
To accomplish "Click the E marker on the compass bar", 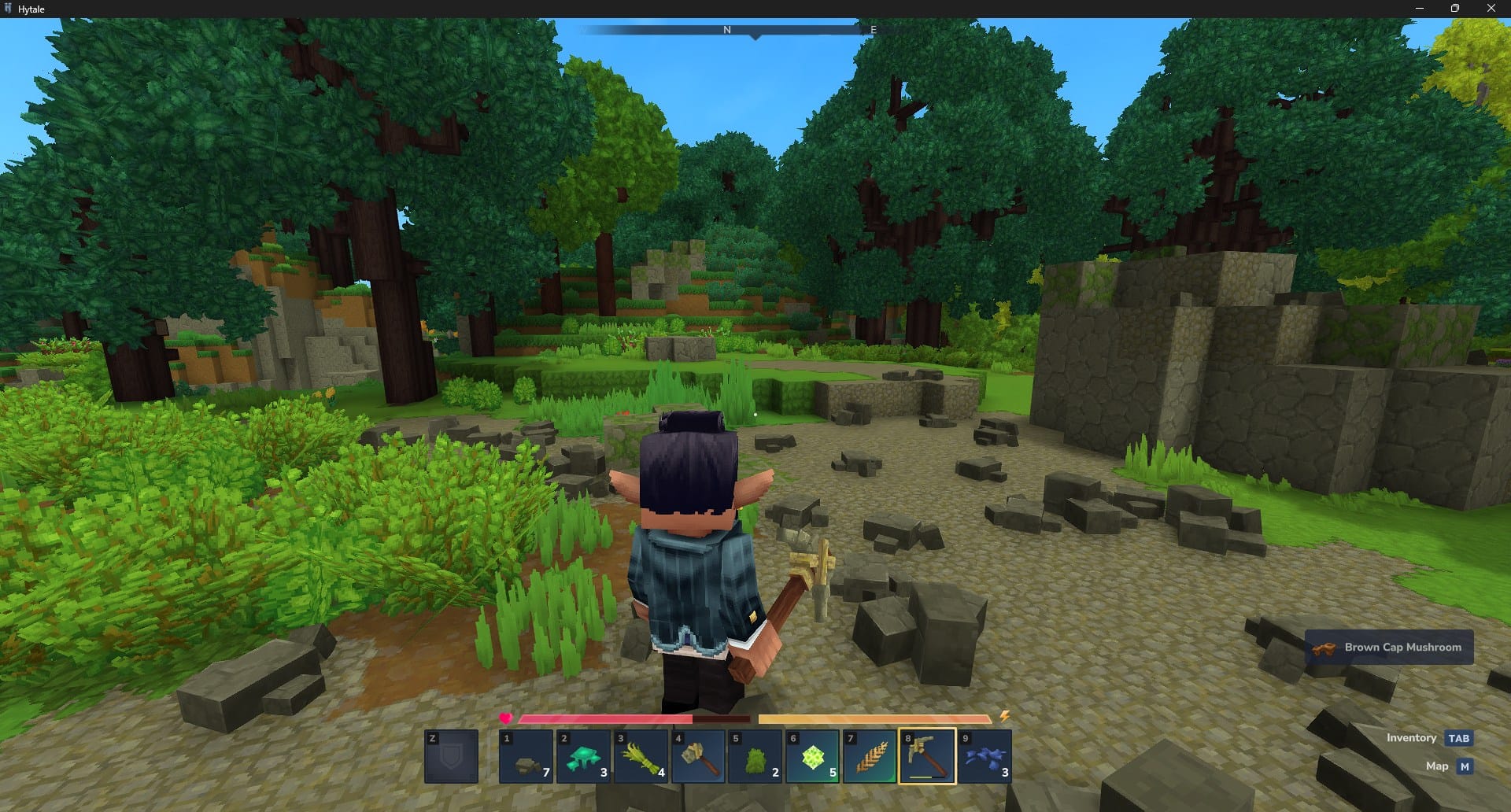I will point(872,30).
